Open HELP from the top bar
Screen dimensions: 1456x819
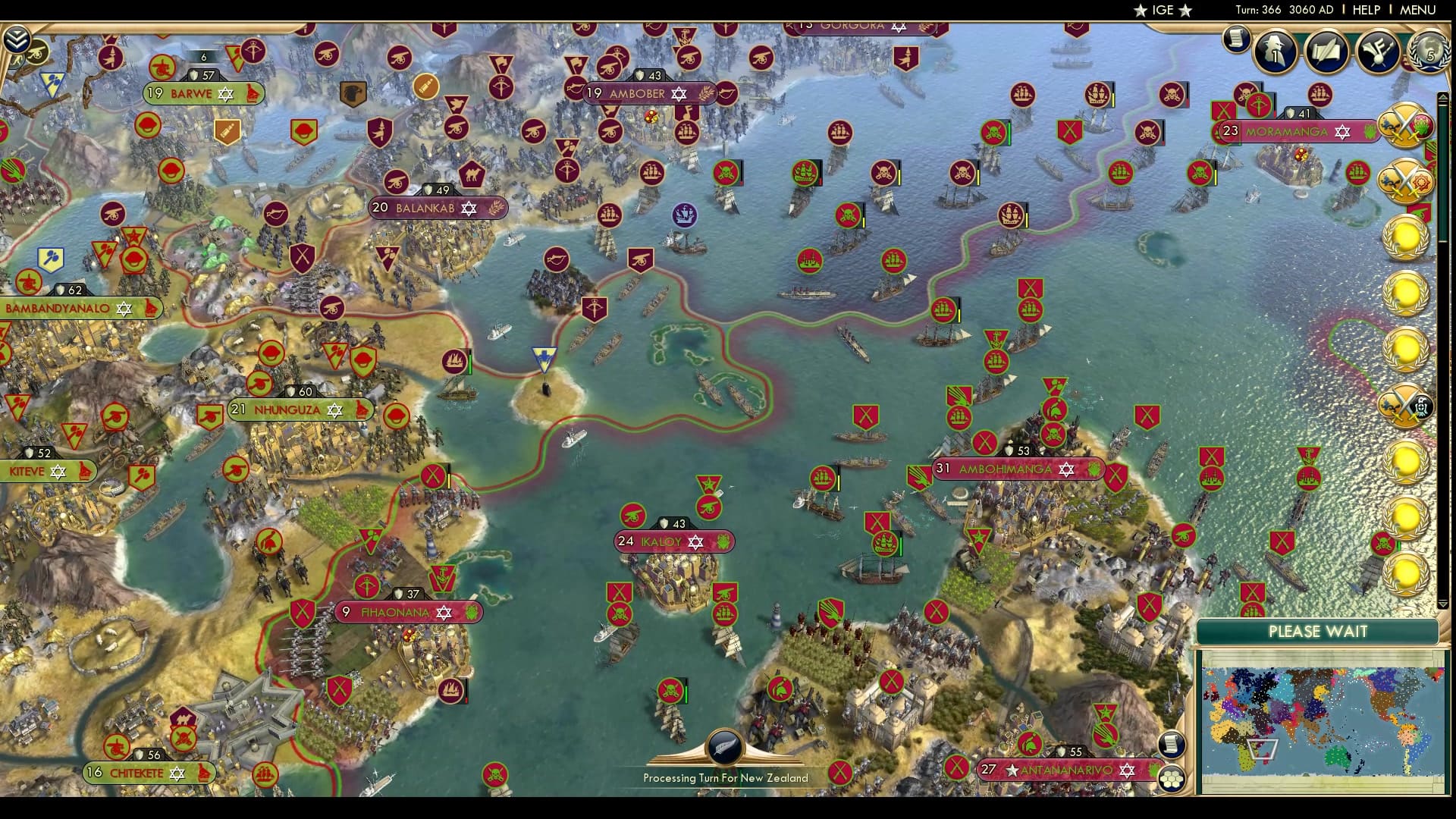(1364, 11)
